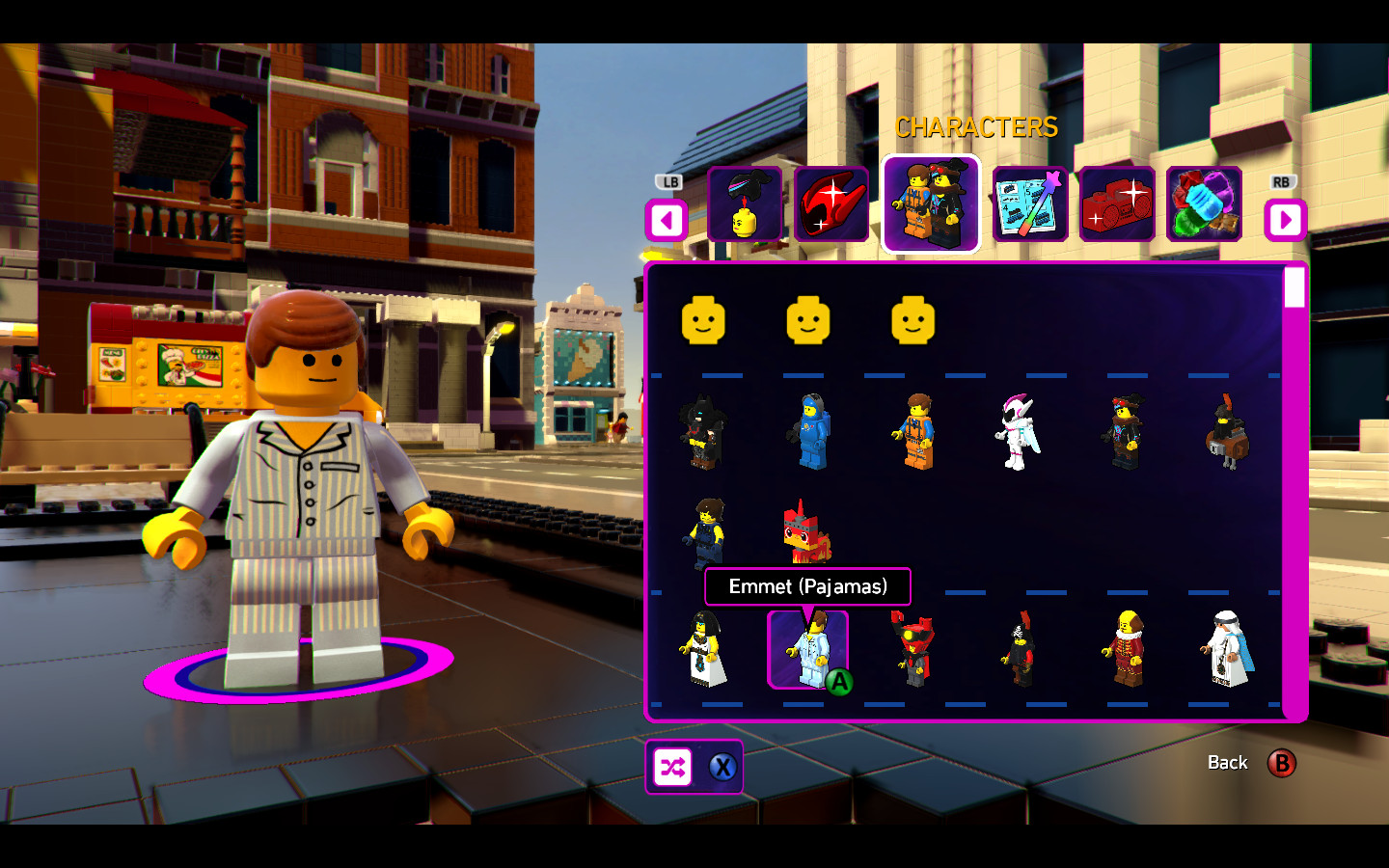1389x868 pixels.
Task: Click the RB right arrow to switch category
Action: pos(1284,181)
